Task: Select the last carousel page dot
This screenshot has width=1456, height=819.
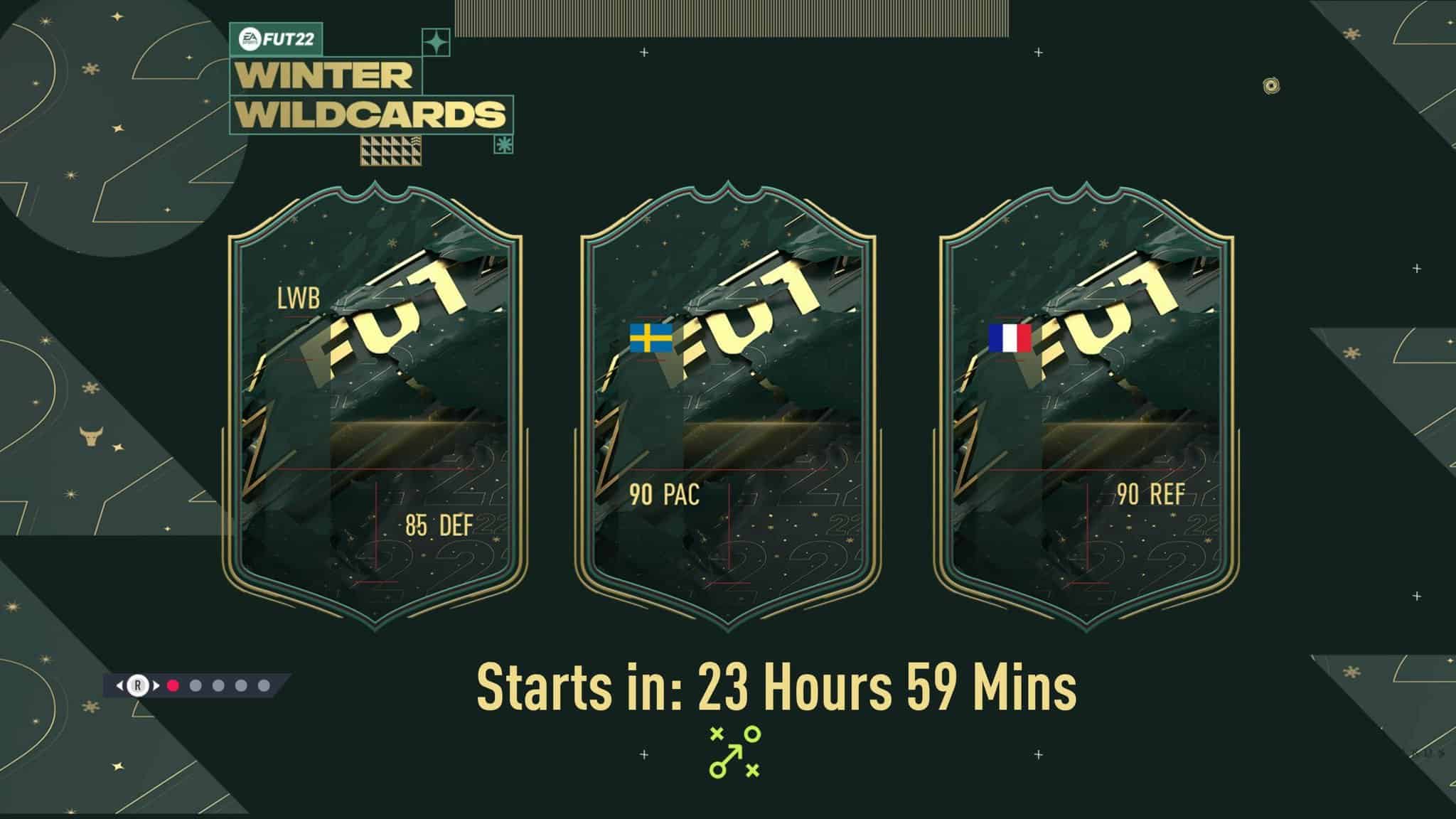Action: (x=265, y=685)
